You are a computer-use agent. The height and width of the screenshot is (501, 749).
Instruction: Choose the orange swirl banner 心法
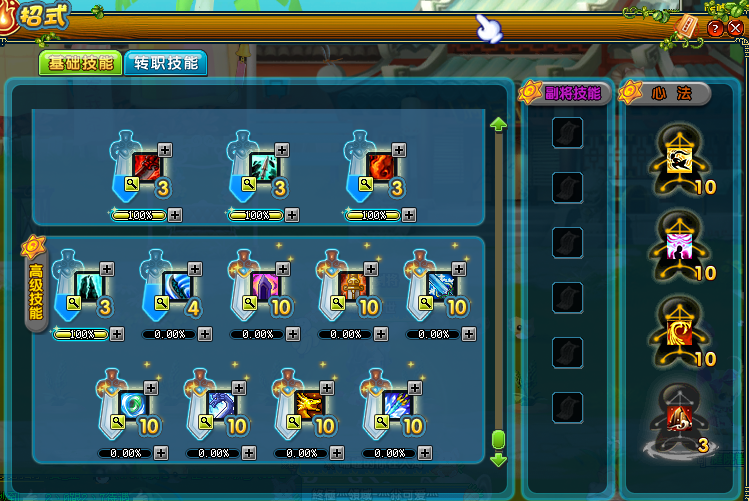pos(680,332)
